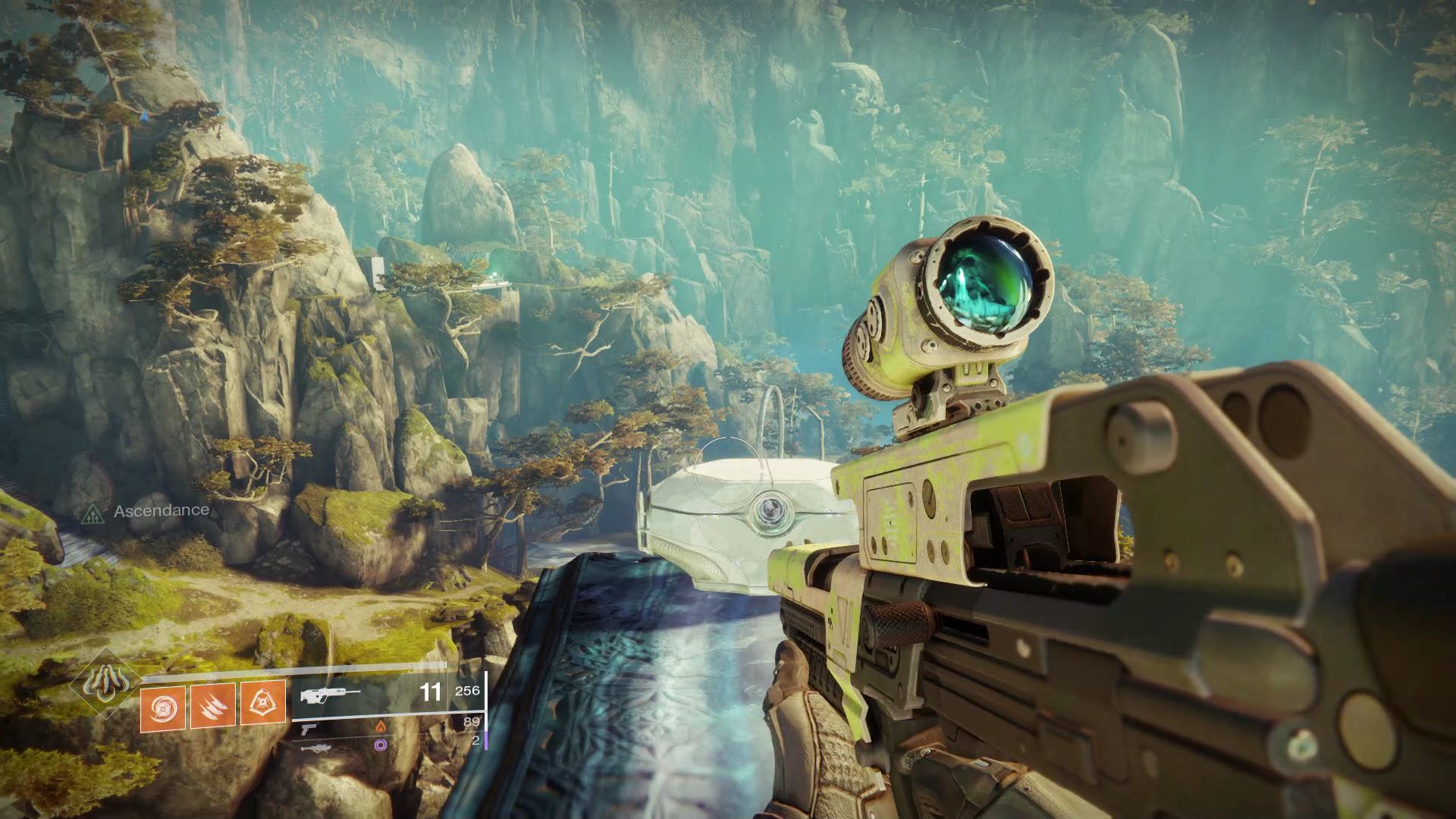Select the super ability diamond icon
The height and width of the screenshot is (819, 1456).
point(101,683)
